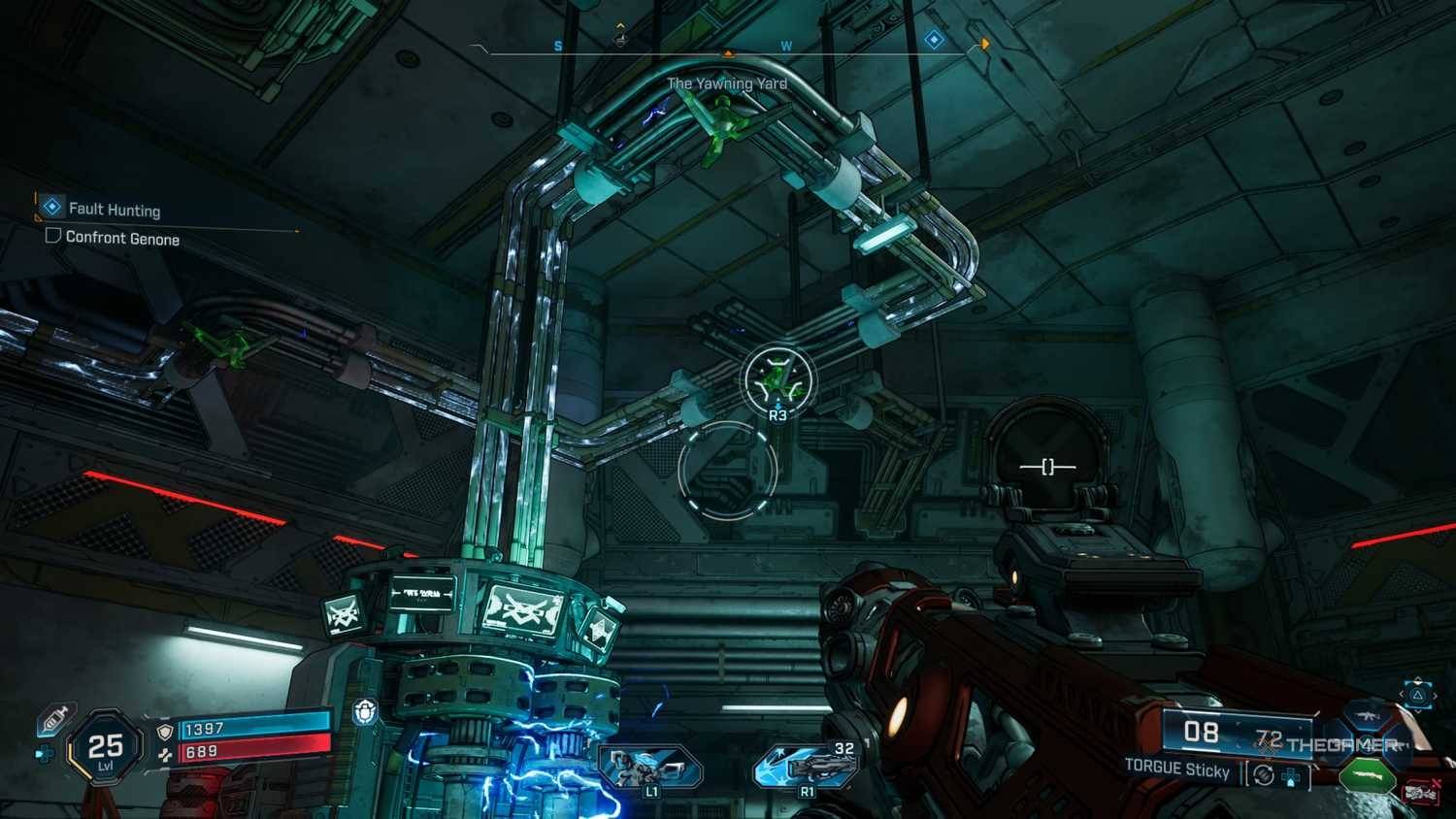Click the compass bar at the top
The height and width of the screenshot is (819, 1456).
728,50
